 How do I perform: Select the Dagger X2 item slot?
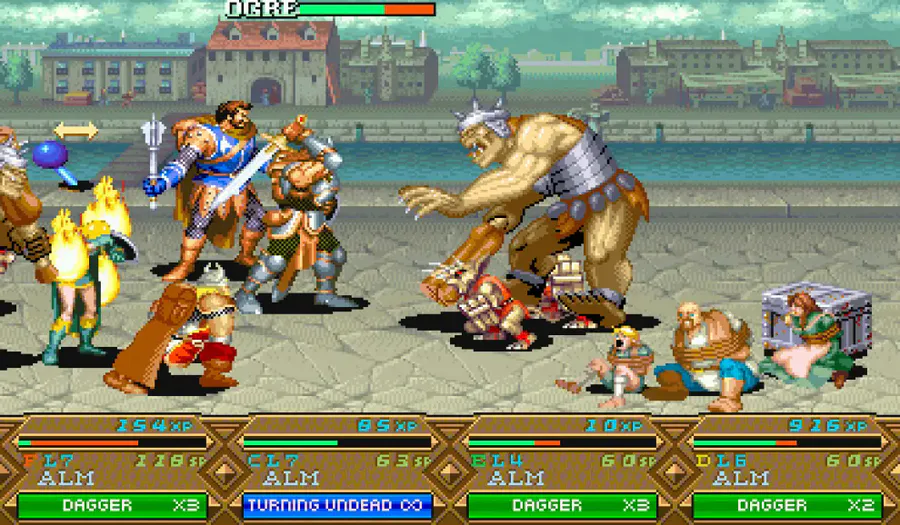pyautogui.click(x=786, y=505)
